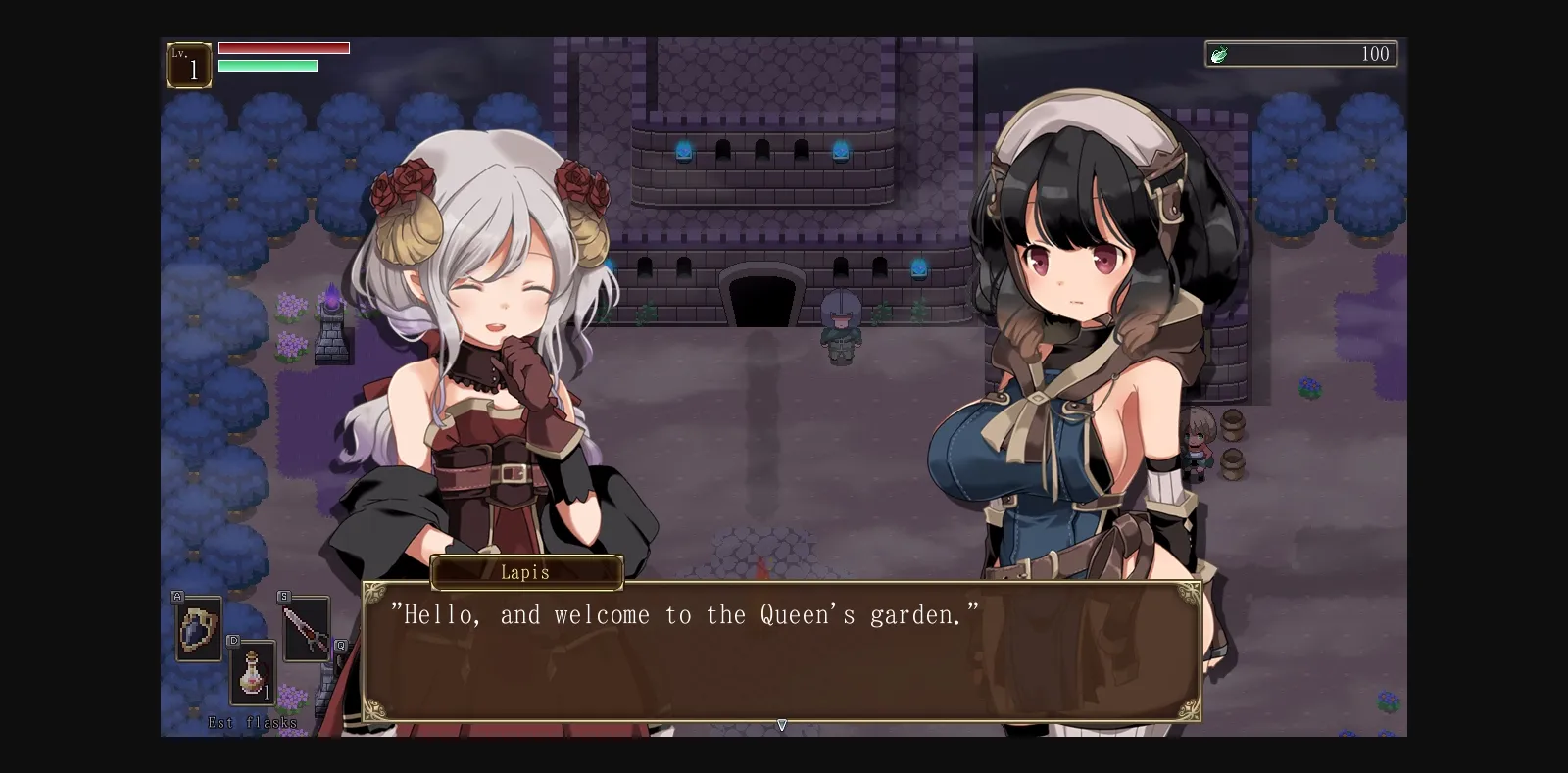
Task: Select the ring item in hotbar slot A
Action: (196, 627)
